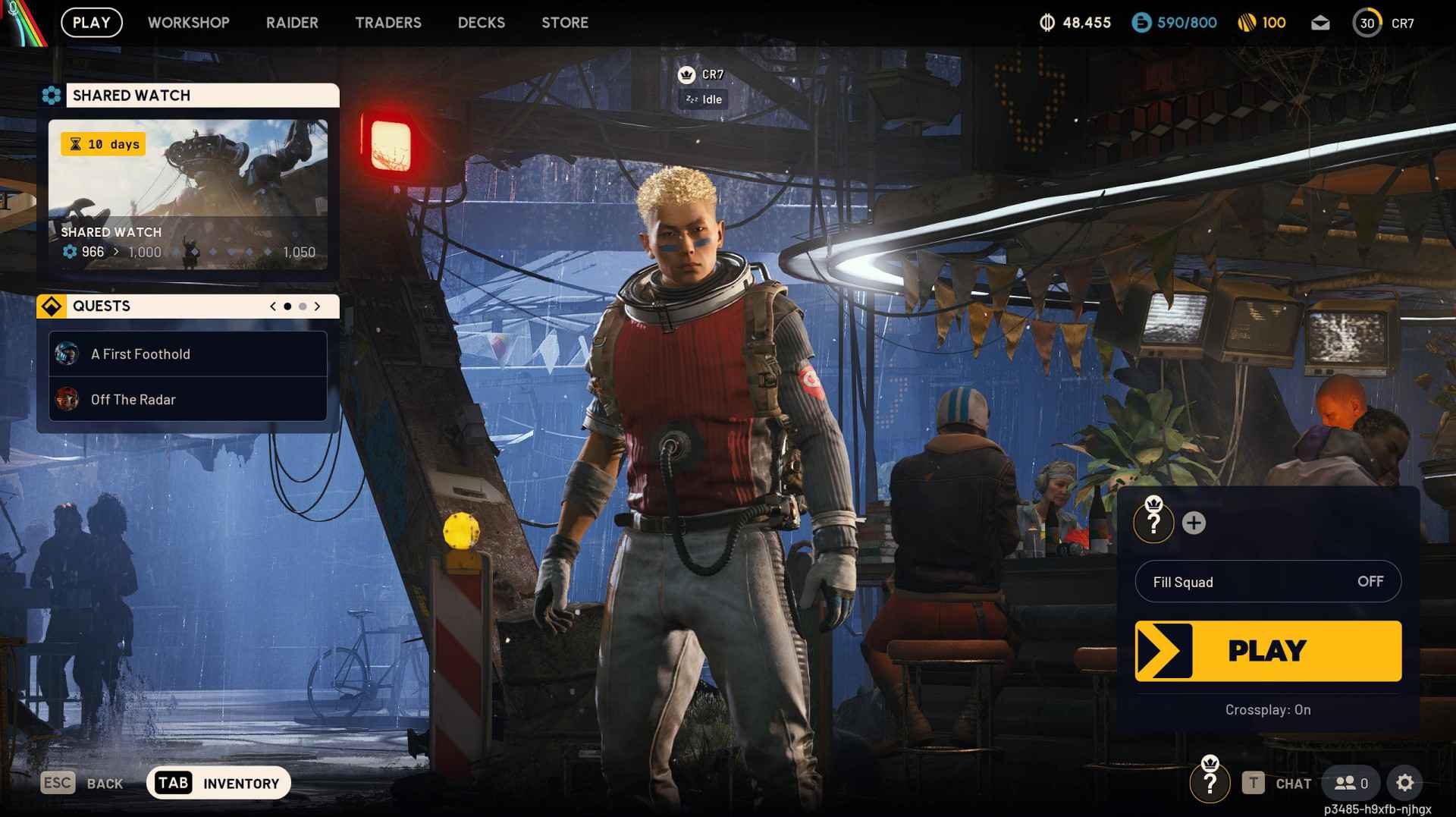1456x817 pixels.
Task: Click the gear icon on the Shared Watch header
Action: coord(52,95)
